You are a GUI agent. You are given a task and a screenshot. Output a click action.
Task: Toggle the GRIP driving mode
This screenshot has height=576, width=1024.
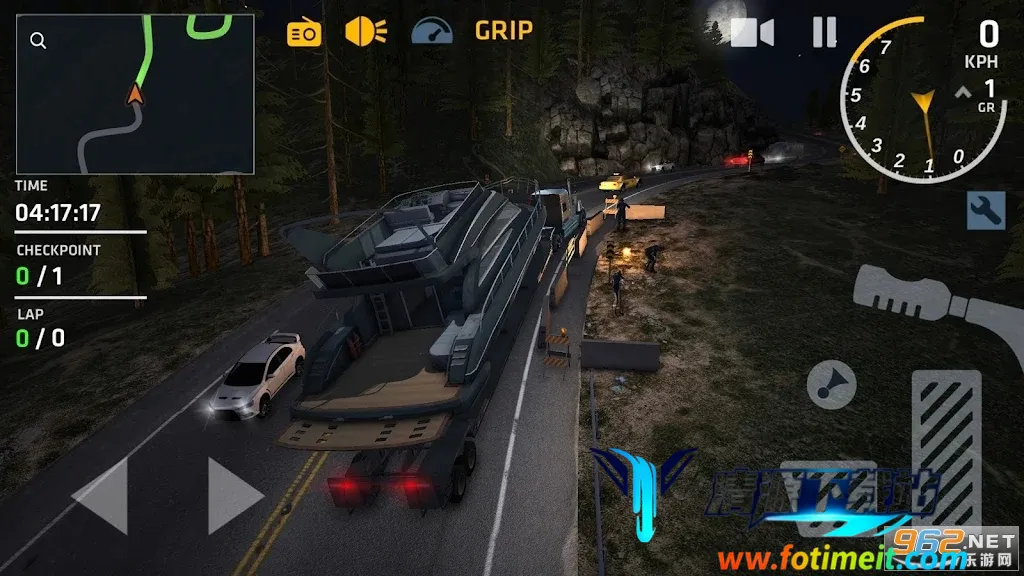tap(503, 31)
